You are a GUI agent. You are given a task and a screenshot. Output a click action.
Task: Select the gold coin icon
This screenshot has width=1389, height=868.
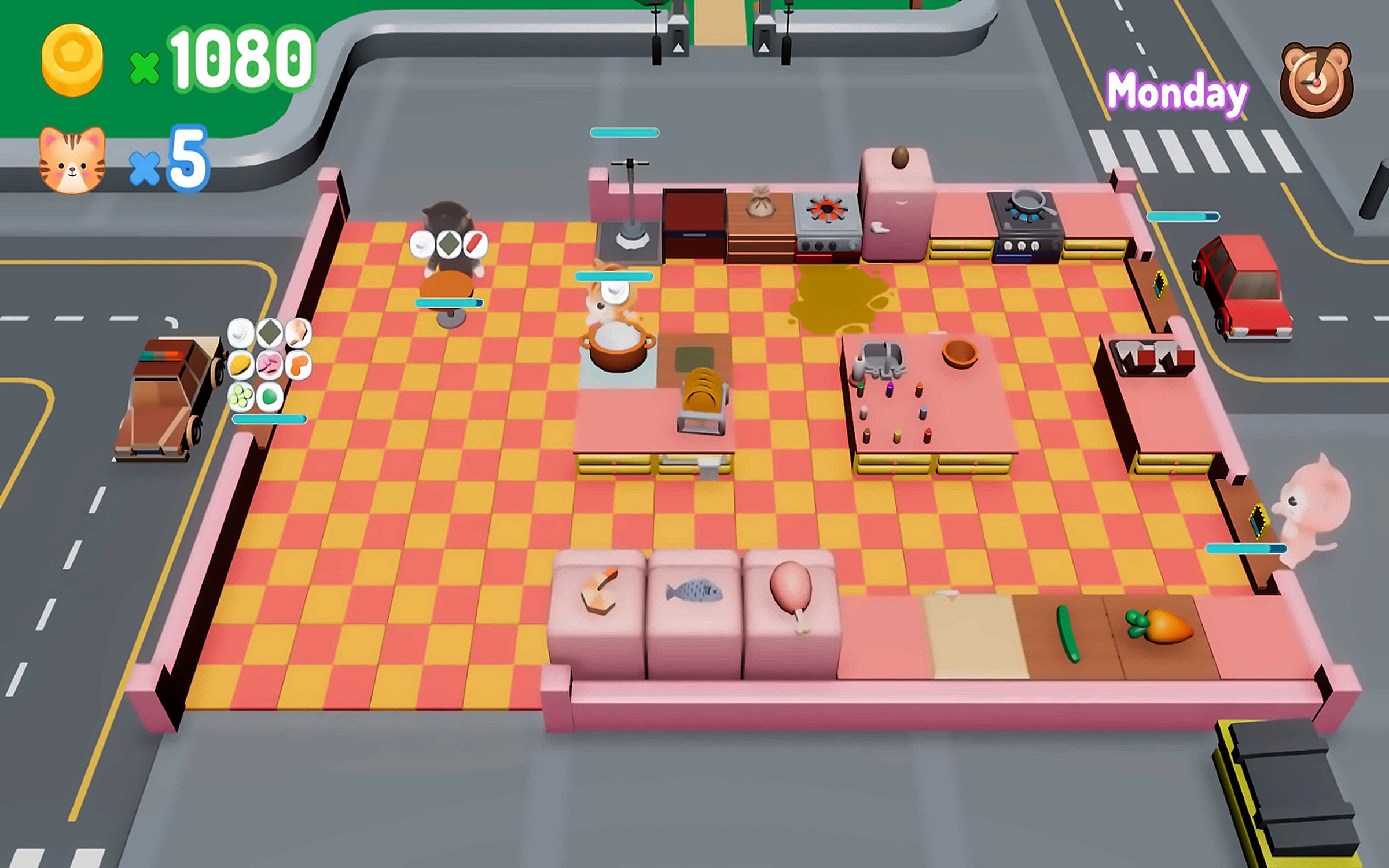coord(72,60)
